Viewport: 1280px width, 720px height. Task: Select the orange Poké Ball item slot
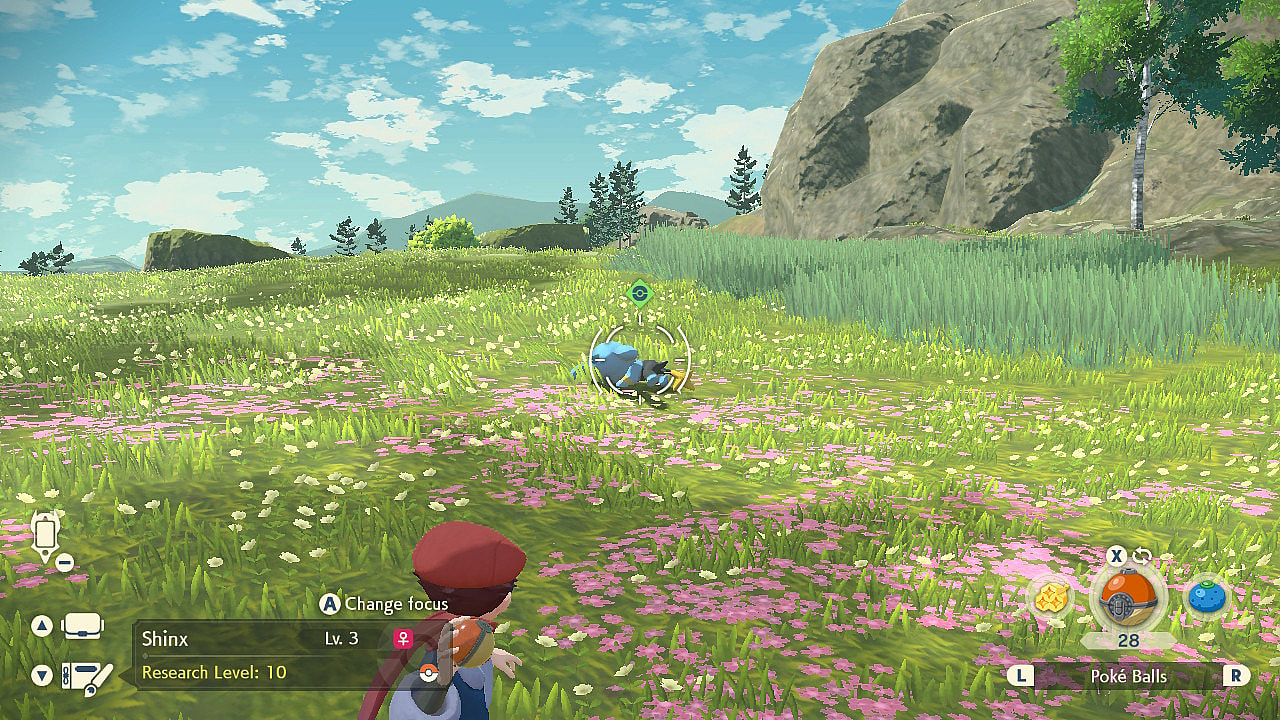coord(1128,598)
